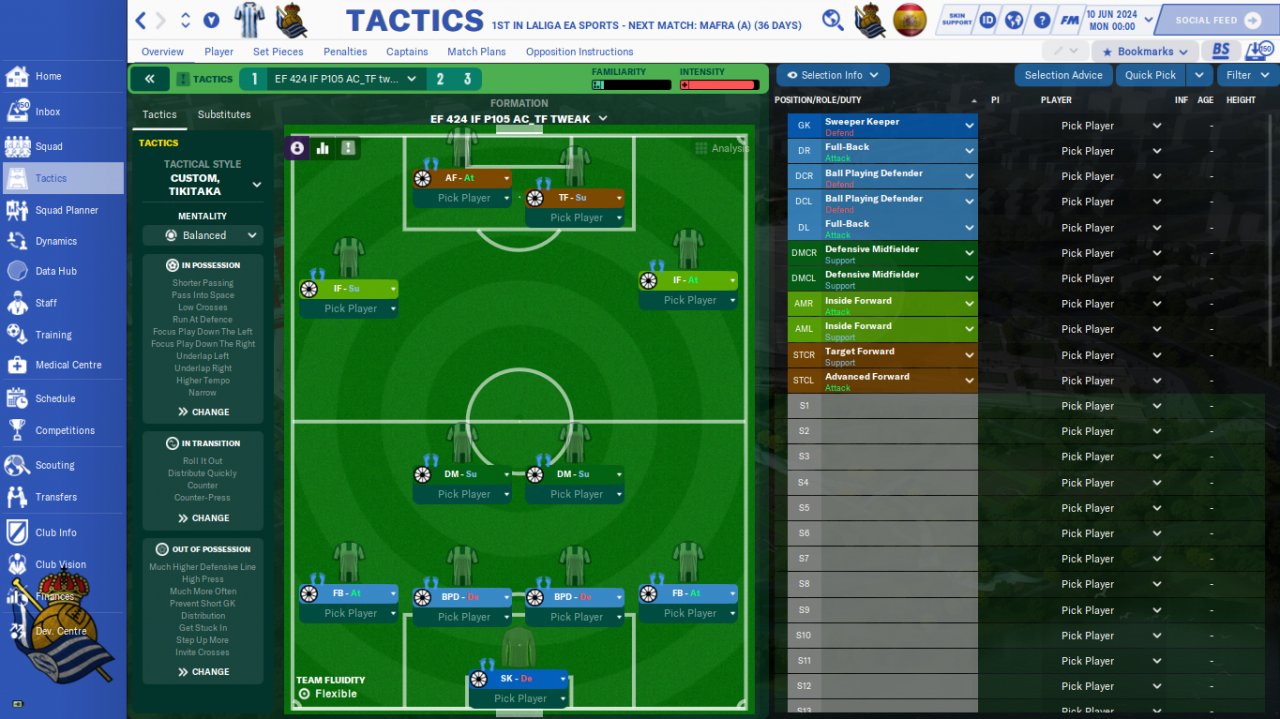The width and height of the screenshot is (1280, 719).
Task: Select the Advanced Forward position on pitch
Action: pos(461,178)
